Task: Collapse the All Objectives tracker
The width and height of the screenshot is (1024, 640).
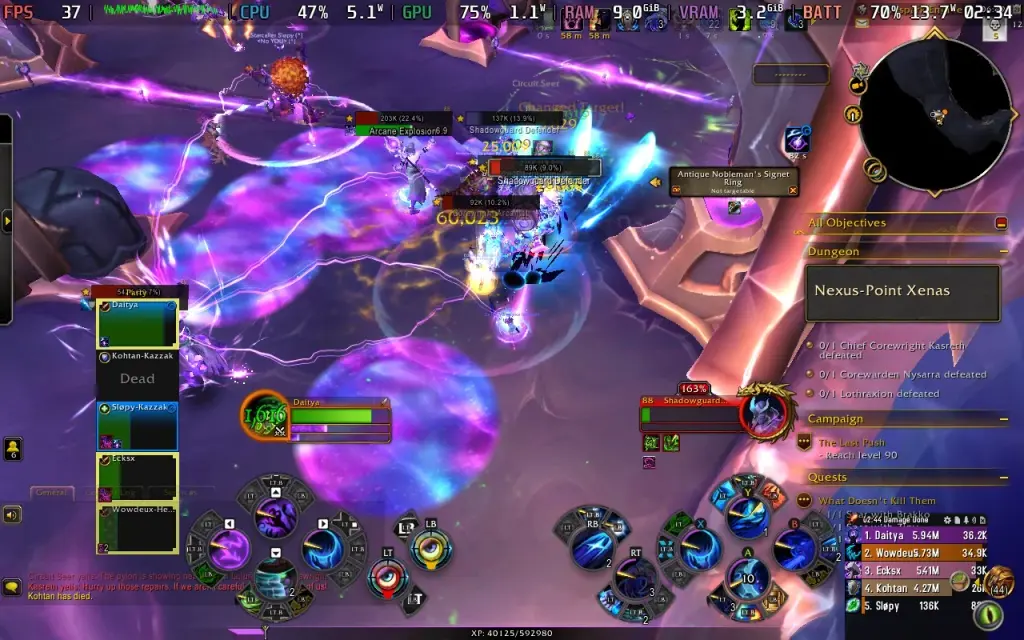Action: tap(1001, 223)
